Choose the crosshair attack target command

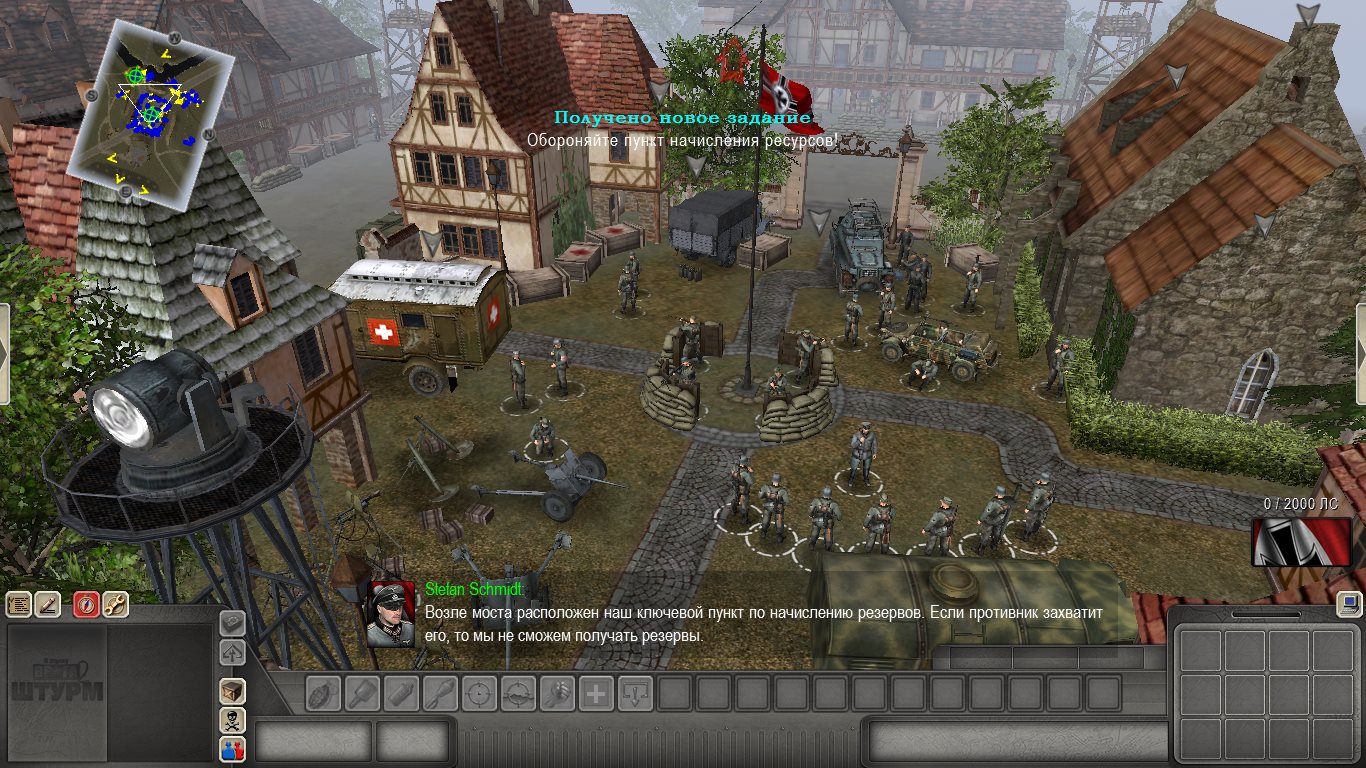pyautogui.click(x=479, y=693)
